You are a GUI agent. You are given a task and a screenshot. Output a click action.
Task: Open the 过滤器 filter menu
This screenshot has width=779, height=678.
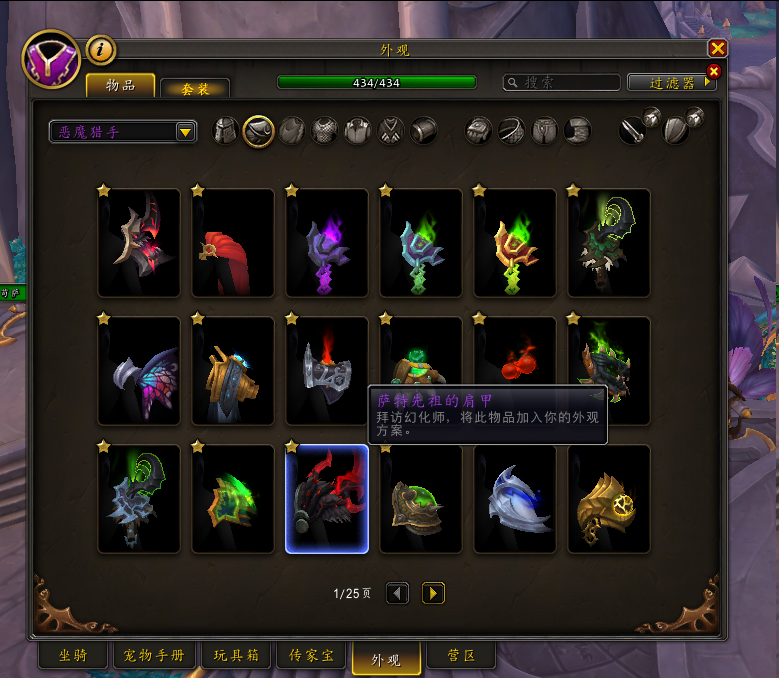click(x=672, y=83)
